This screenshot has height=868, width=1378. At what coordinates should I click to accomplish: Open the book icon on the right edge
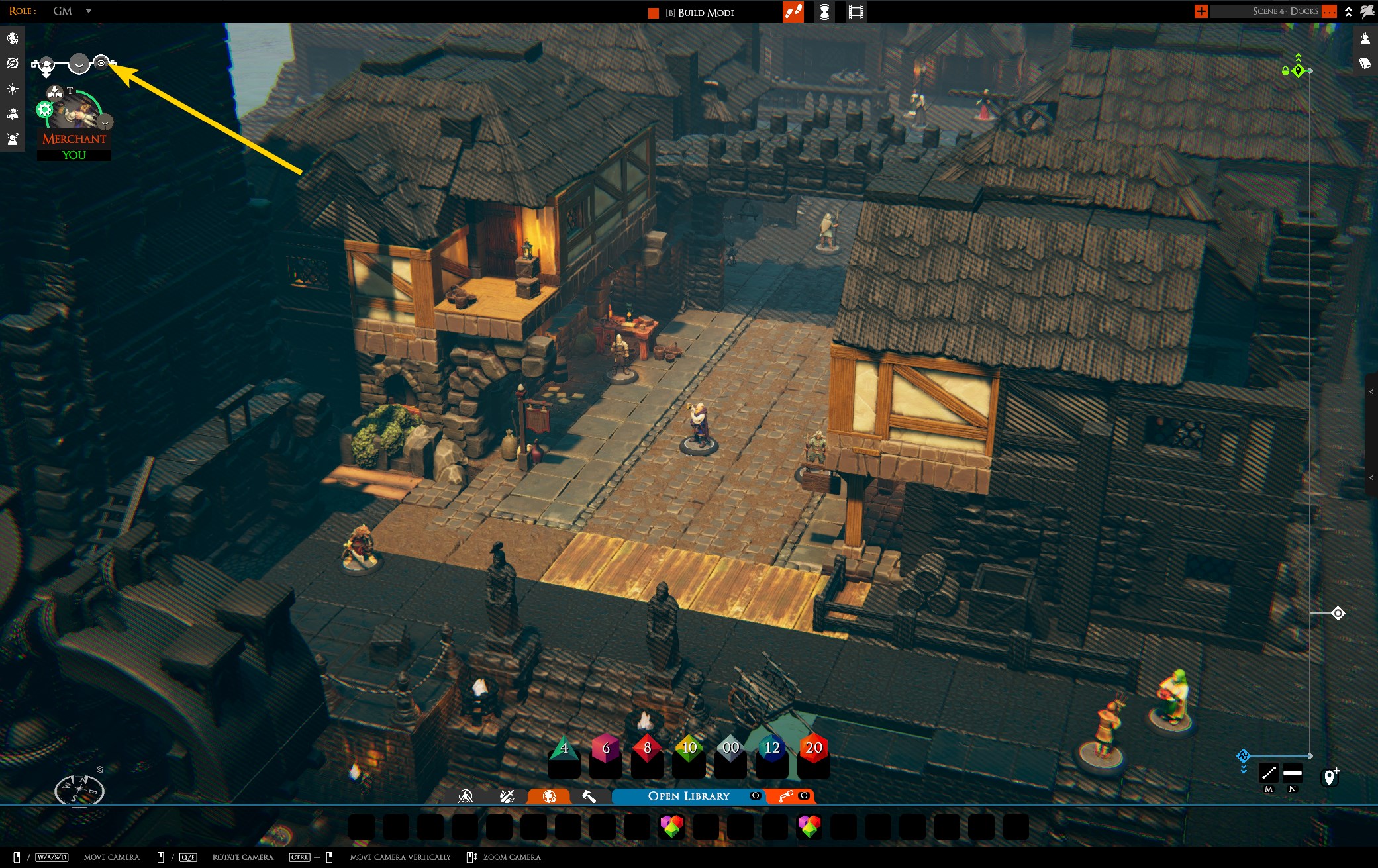point(1365,63)
